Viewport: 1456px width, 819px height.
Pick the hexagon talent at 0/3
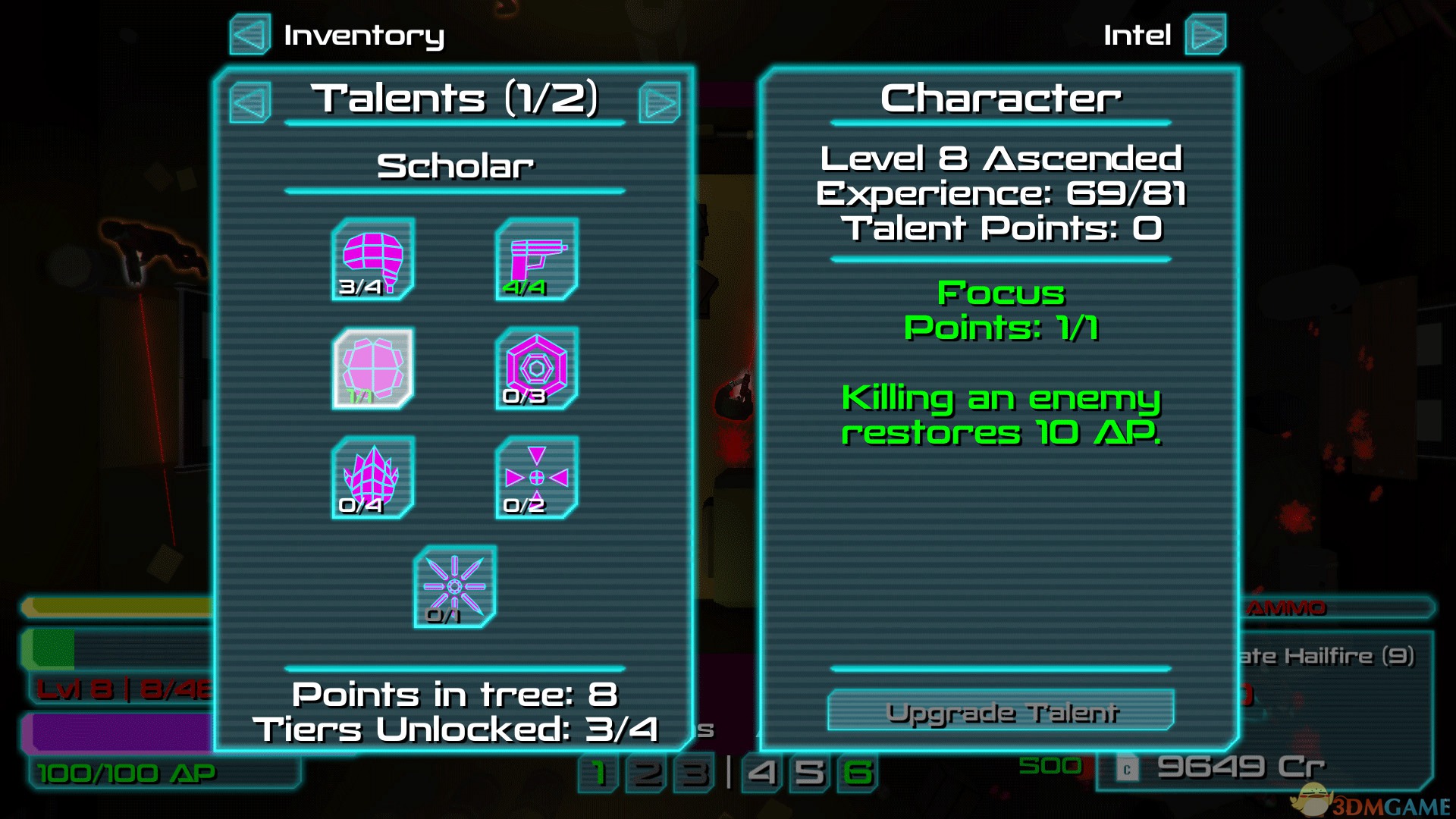537,369
